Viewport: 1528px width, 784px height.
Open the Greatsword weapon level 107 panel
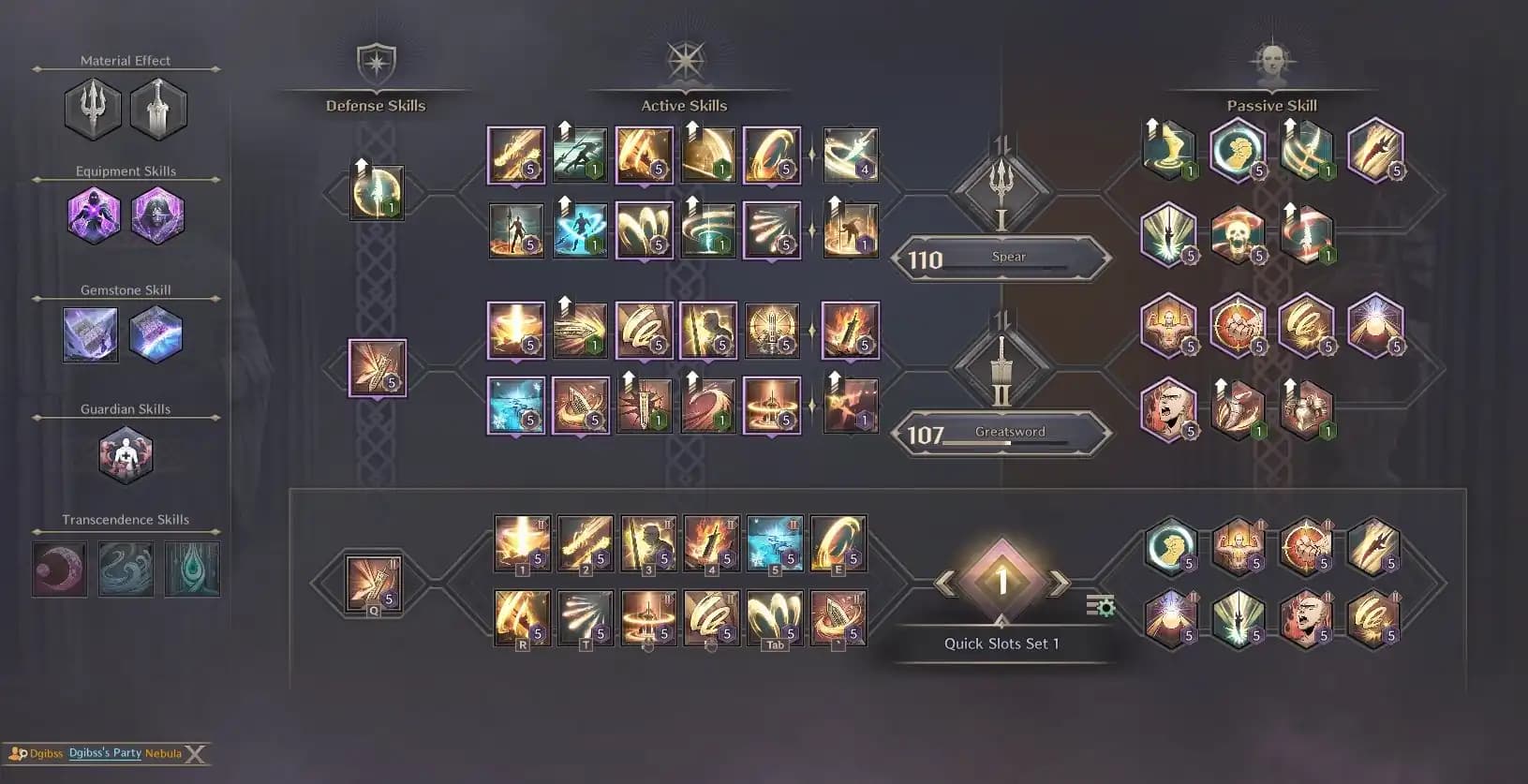pos(1001,433)
